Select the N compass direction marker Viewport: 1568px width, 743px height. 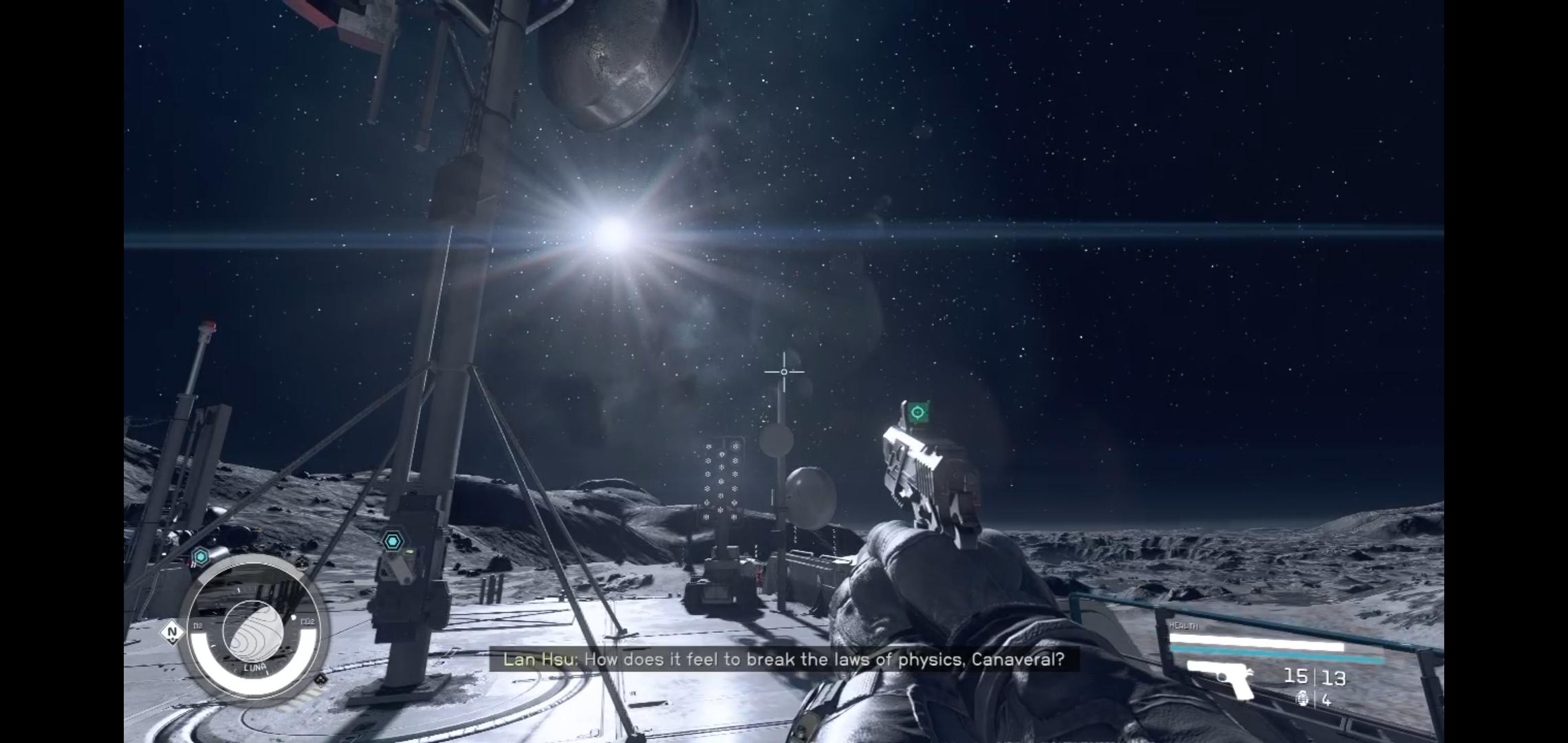pyautogui.click(x=173, y=632)
